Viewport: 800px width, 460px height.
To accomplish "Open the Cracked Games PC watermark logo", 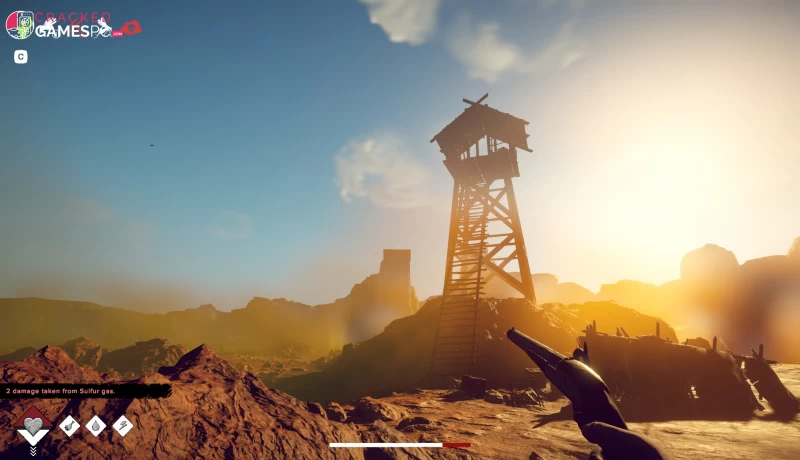I will [70, 25].
